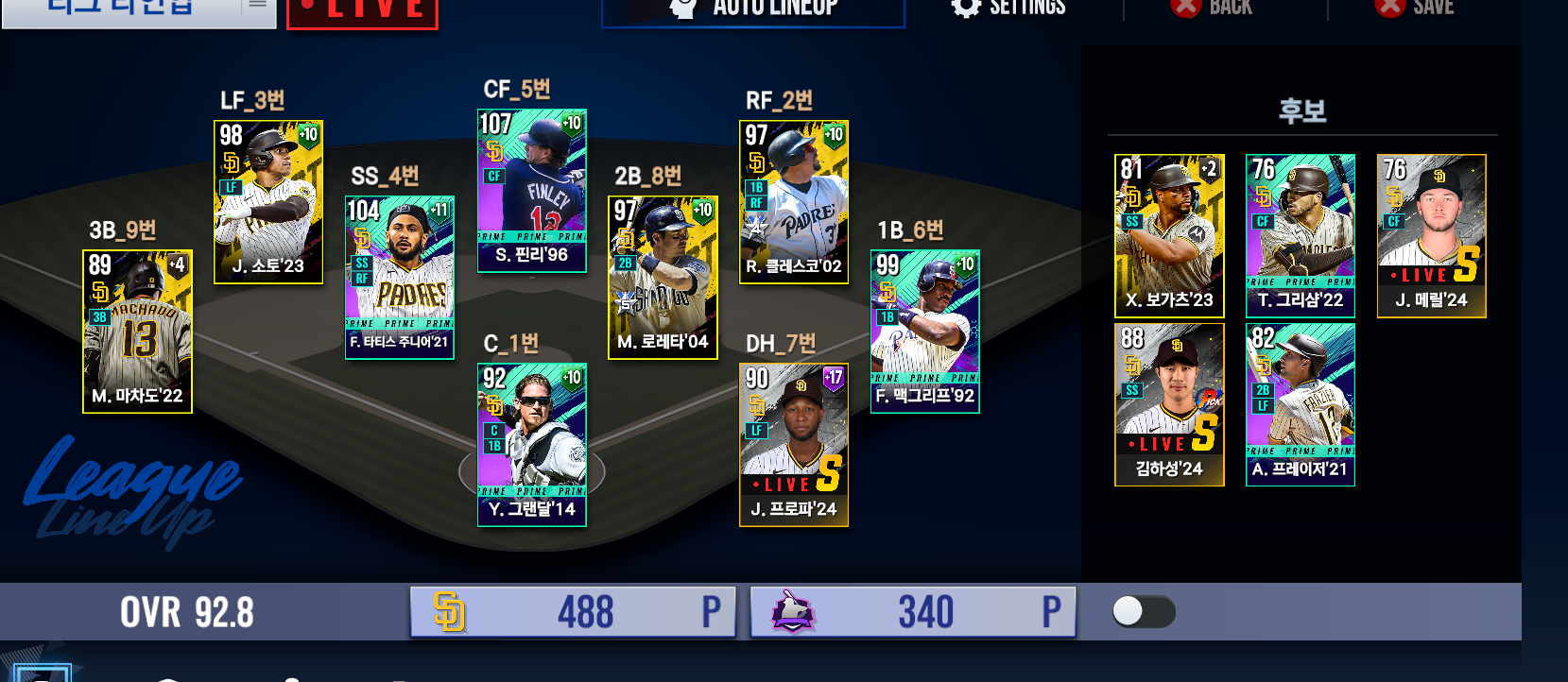Flip the toggle switch beside the 340 P panel
This screenshot has height=682, width=1568.
(1144, 612)
